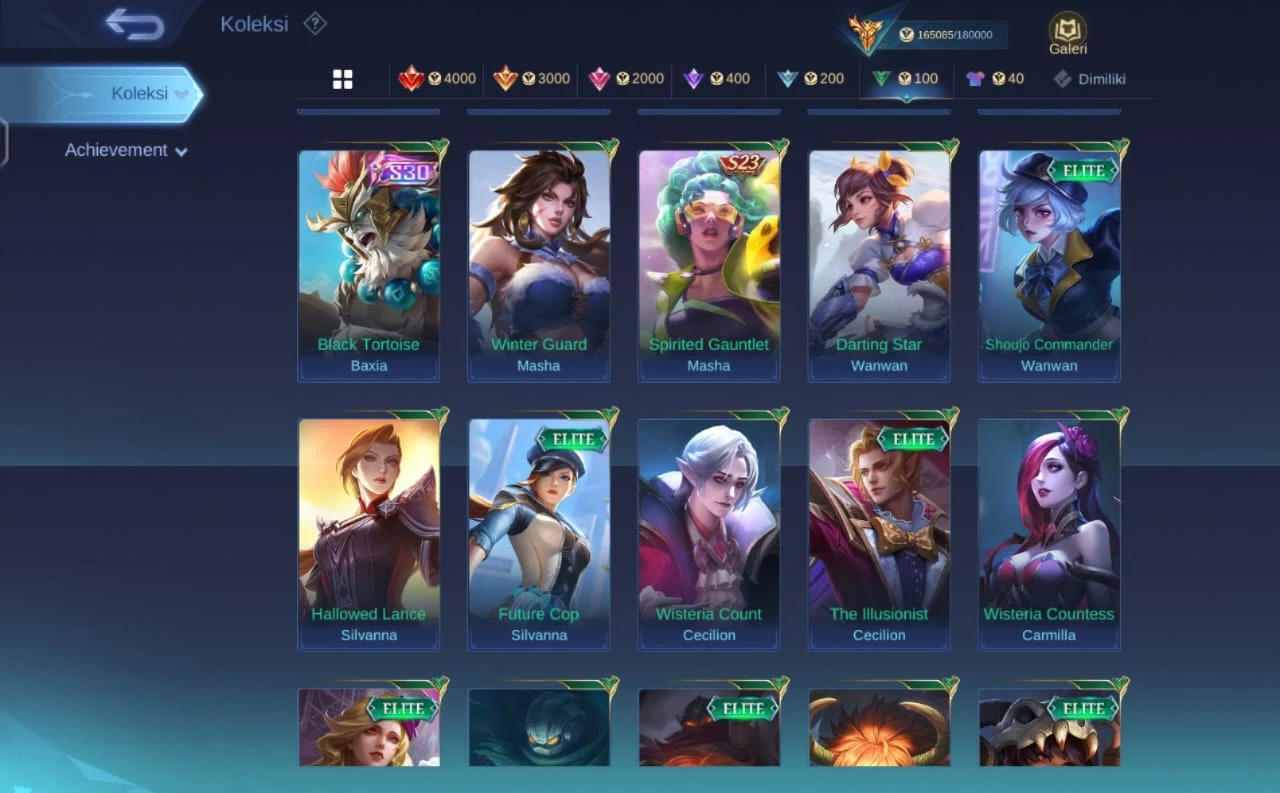Select Carmilla's Wisteria Countess skin card
Screen dimensions: 1280x793
[x=1049, y=534]
